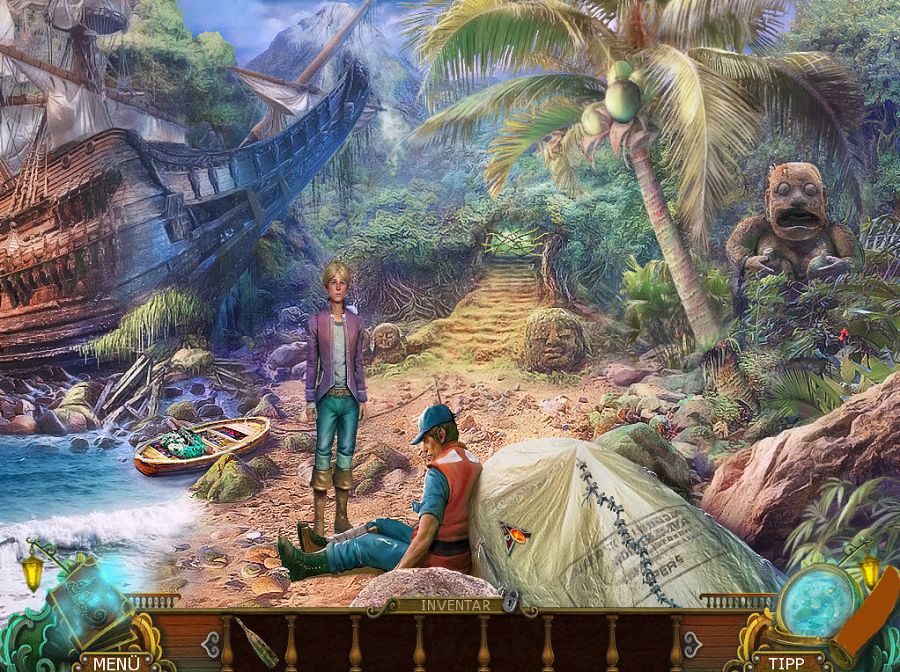Toggle the inventory lock icon
The height and width of the screenshot is (672, 900).
pyautogui.click(x=512, y=601)
